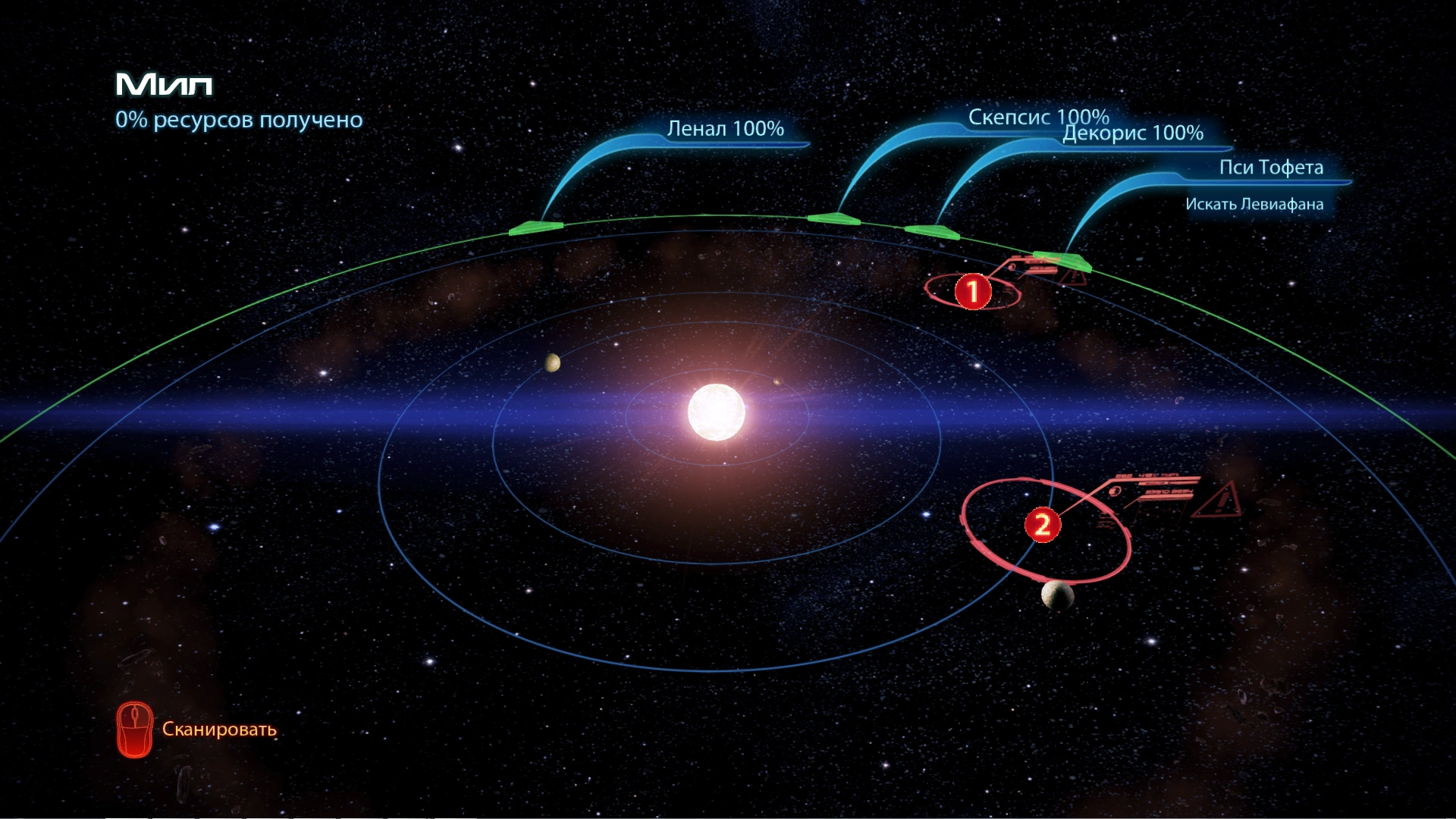
Task: Select the red marker numbered 1
Action: (973, 291)
